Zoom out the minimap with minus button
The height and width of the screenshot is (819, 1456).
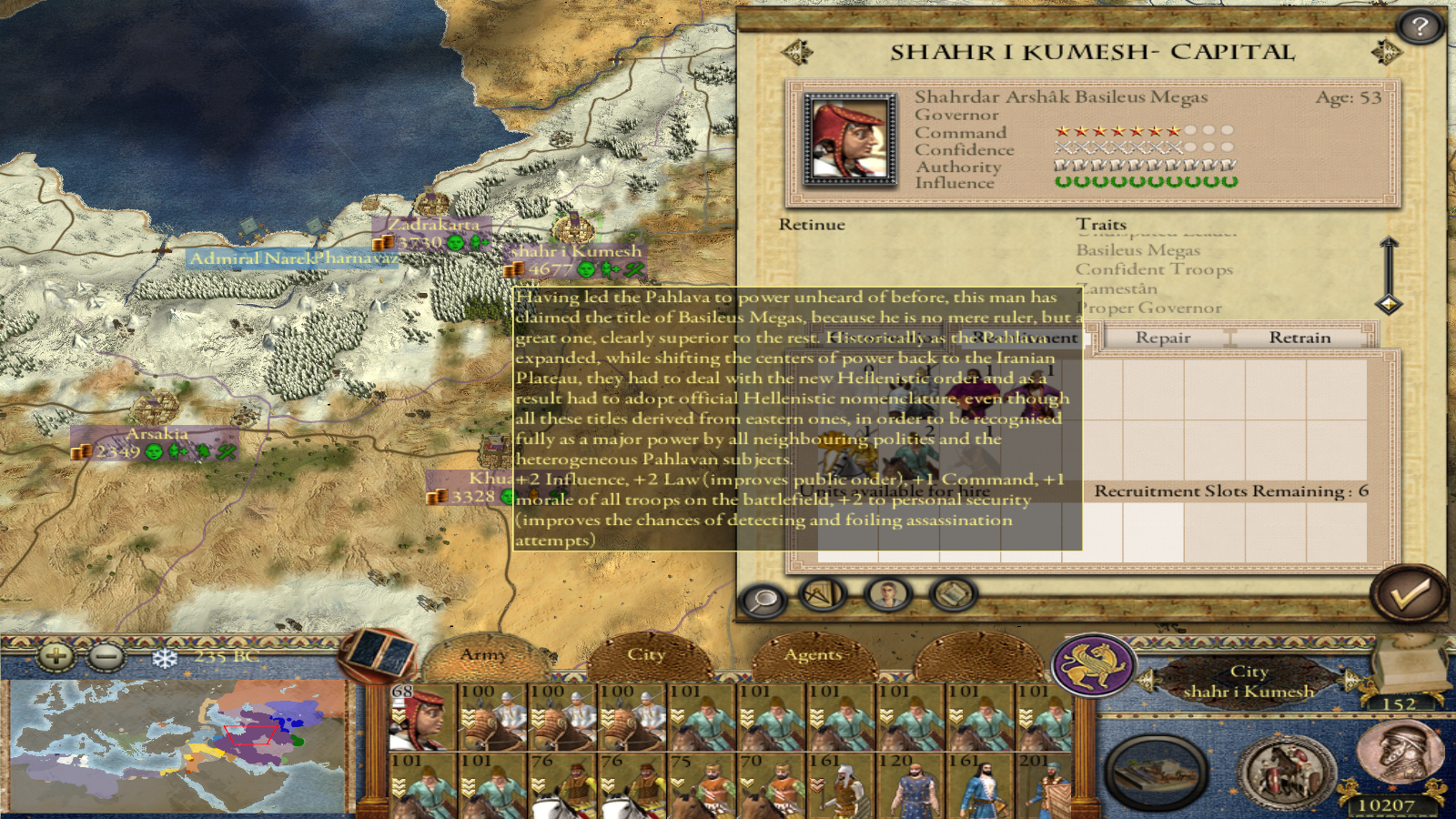click(106, 655)
